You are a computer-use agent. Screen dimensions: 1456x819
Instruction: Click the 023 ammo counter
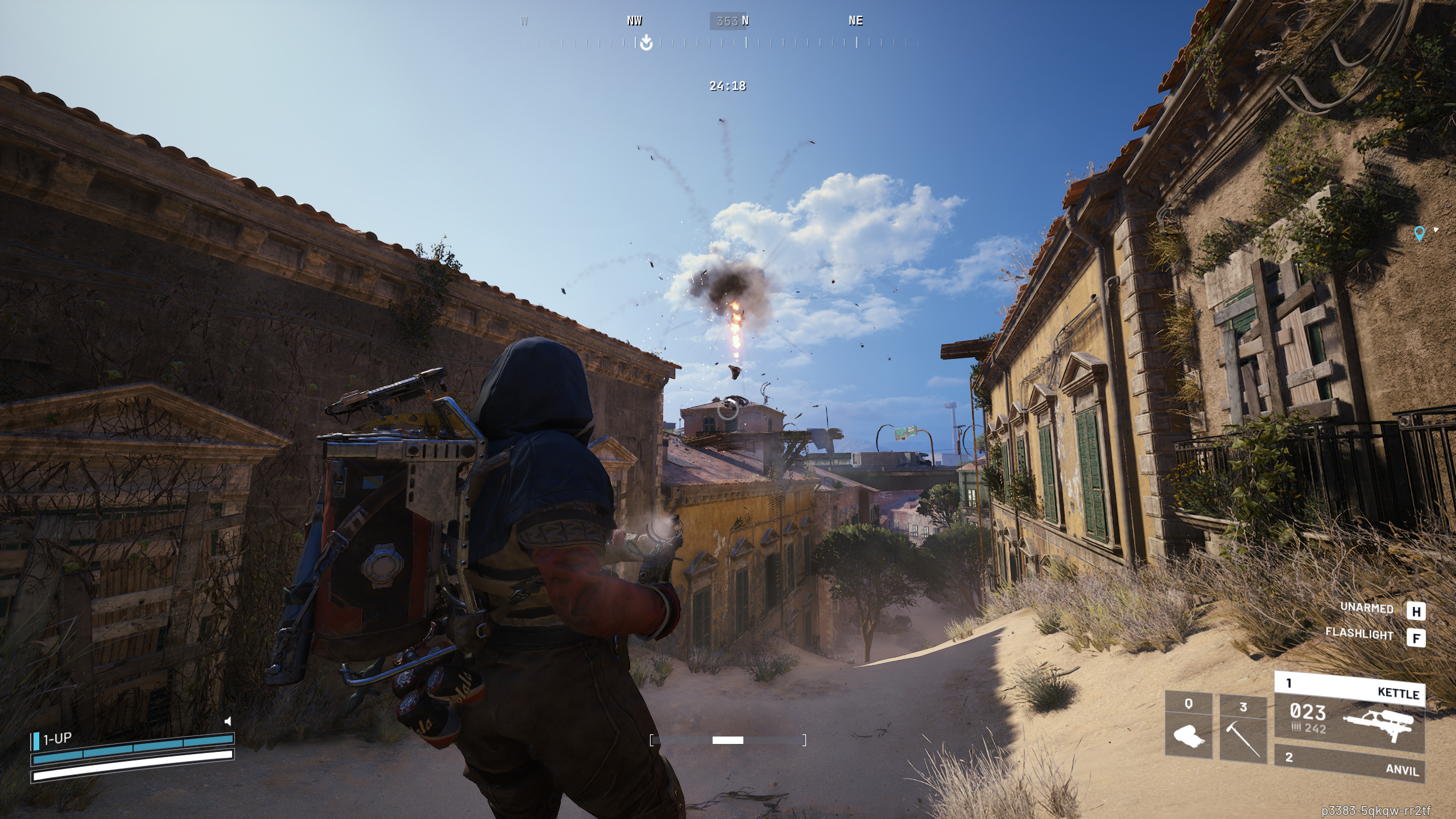coord(1308,712)
